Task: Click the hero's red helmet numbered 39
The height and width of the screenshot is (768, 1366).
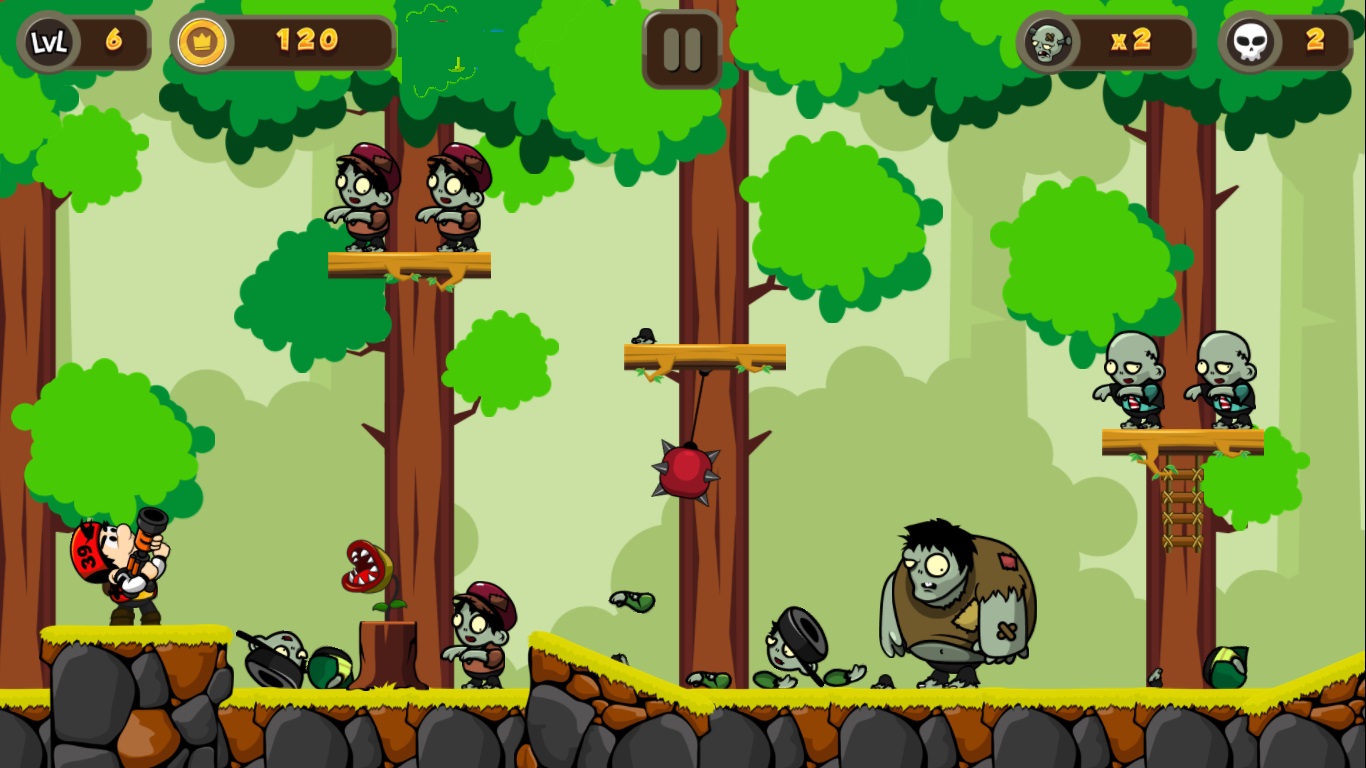Action: tap(86, 557)
